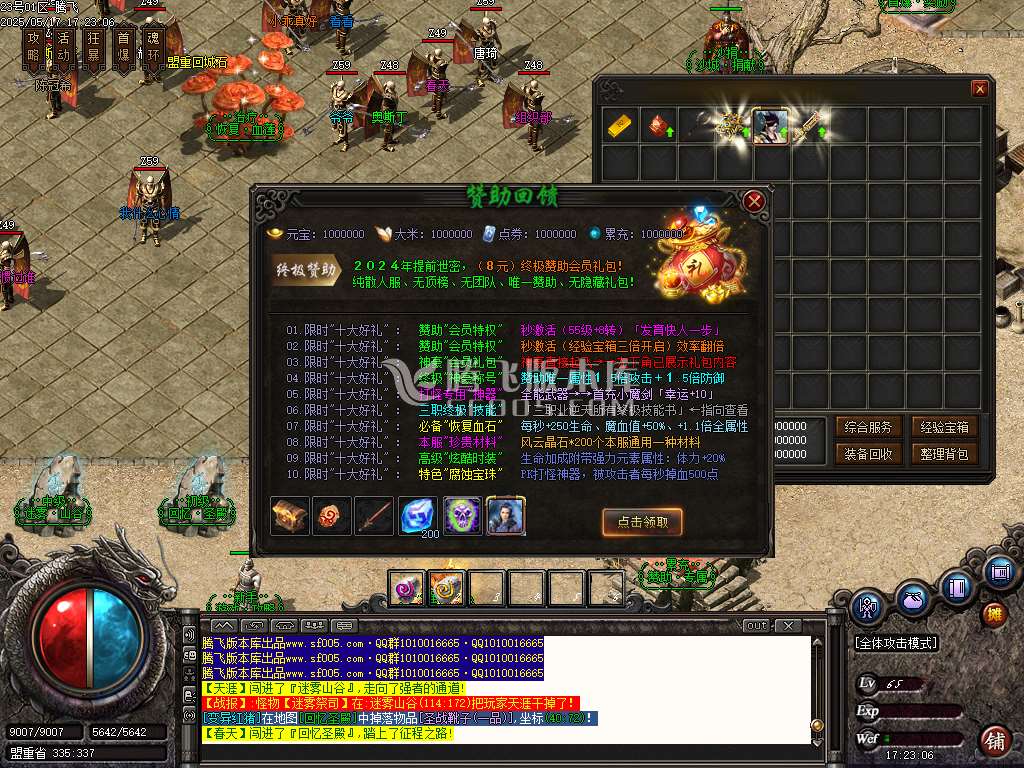Choose 装备回收 equipment recycling
The width and height of the screenshot is (1024, 768).
(866, 453)
